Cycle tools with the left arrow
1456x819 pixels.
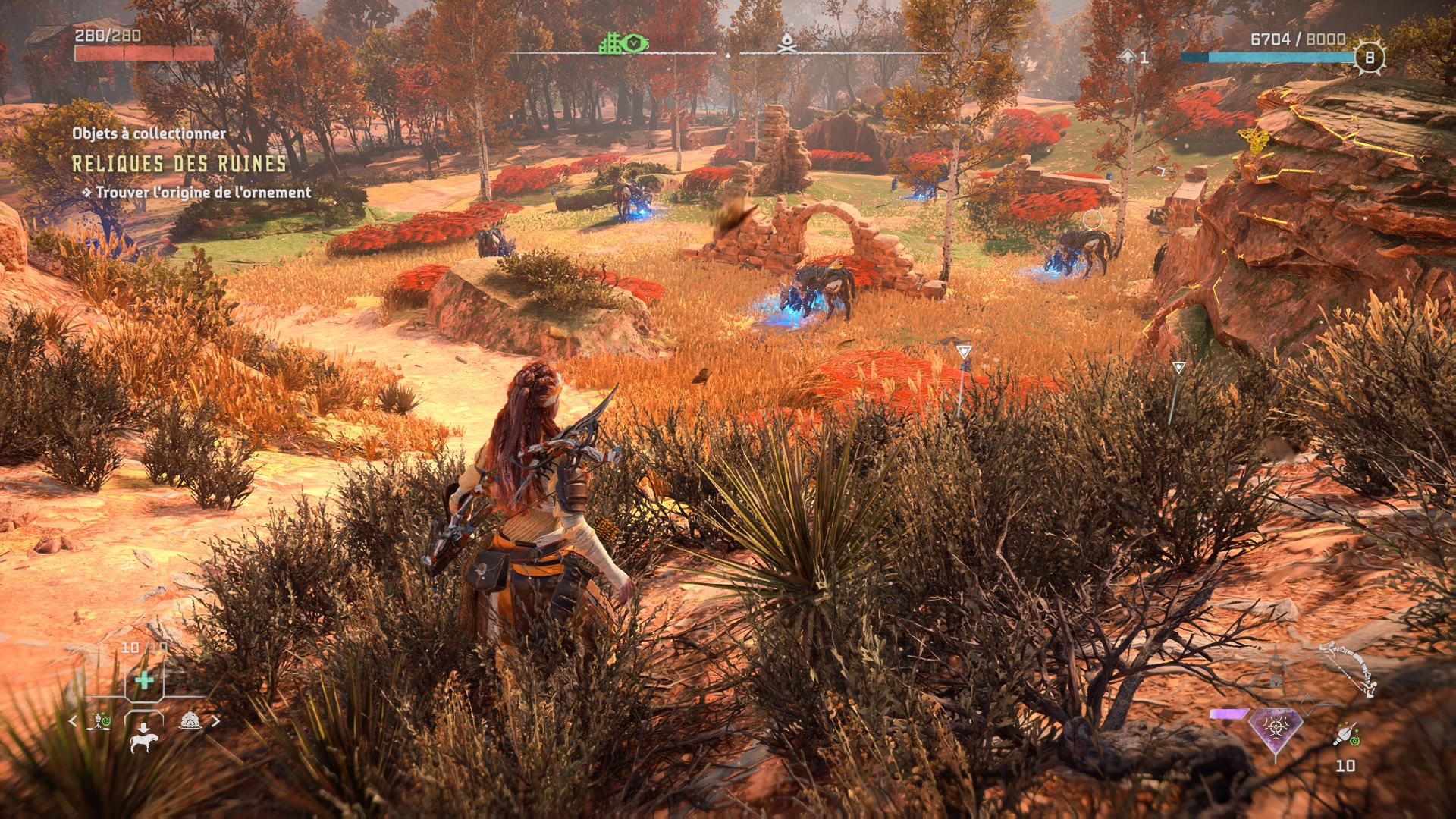74,721
